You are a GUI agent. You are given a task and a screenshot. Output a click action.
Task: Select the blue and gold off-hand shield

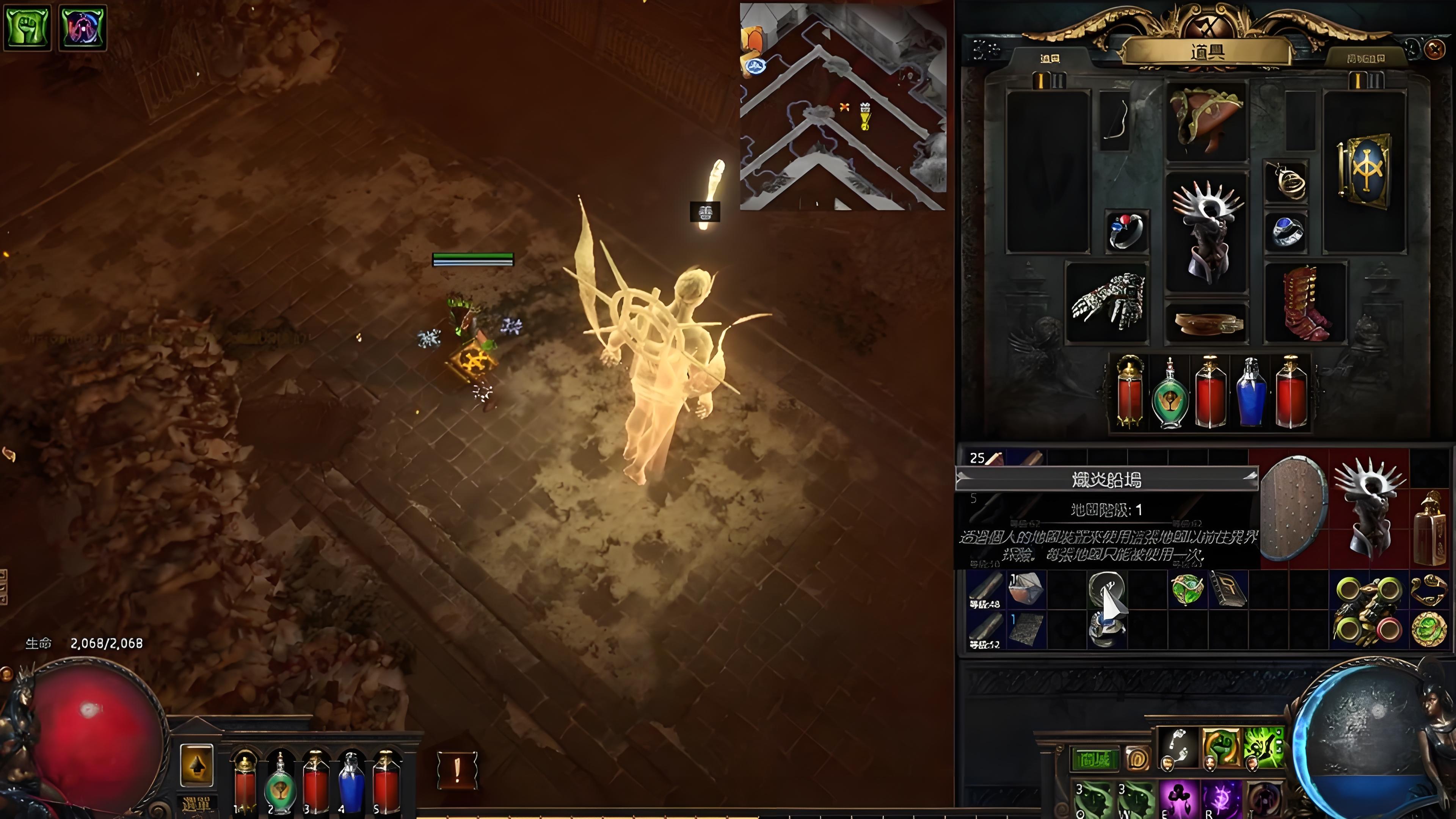click(x=1365, y=168)
